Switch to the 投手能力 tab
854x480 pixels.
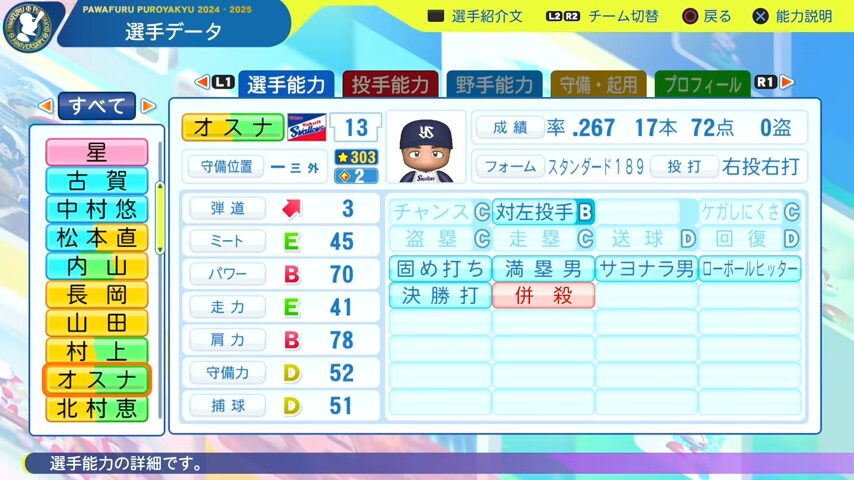click(x=391, y=85)
